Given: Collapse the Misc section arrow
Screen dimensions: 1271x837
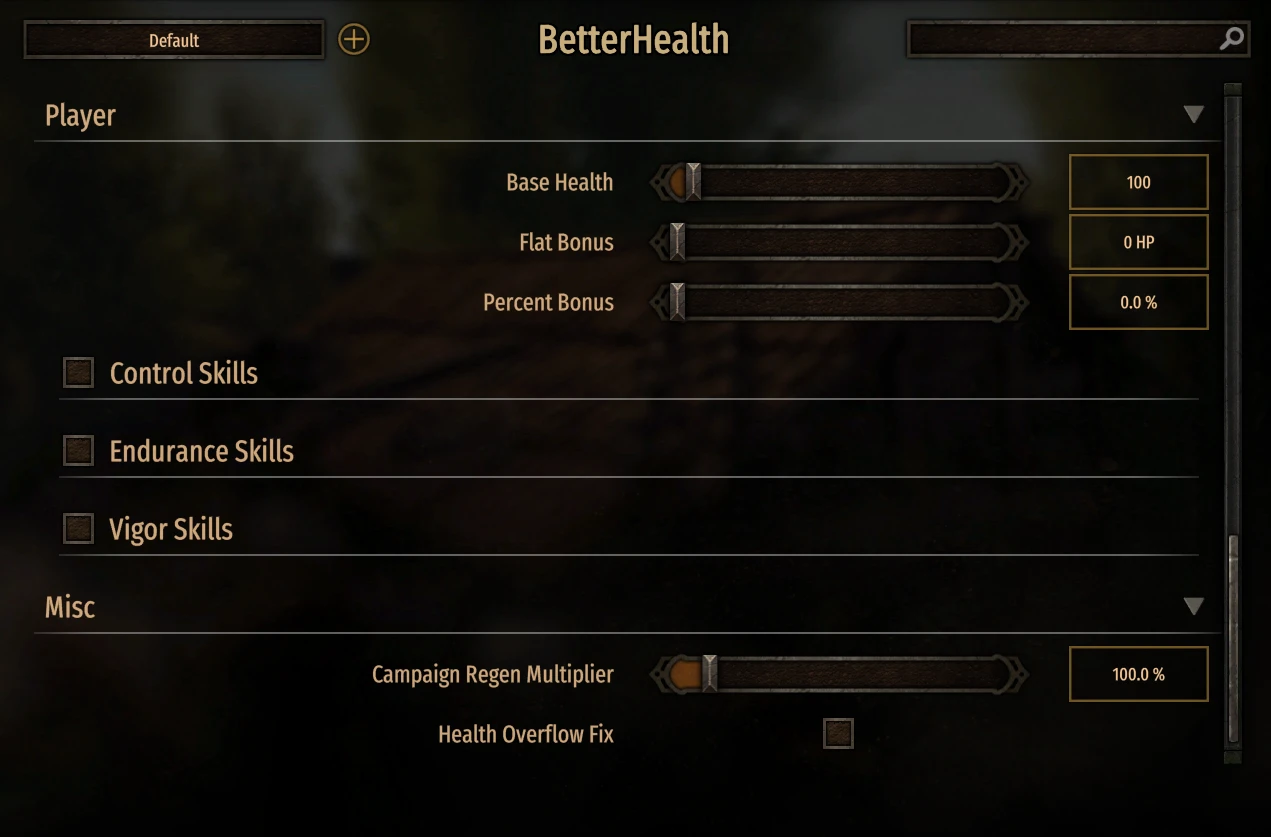Looking at the screenshot, I should pyautogui.click(x=1193, y=607).
